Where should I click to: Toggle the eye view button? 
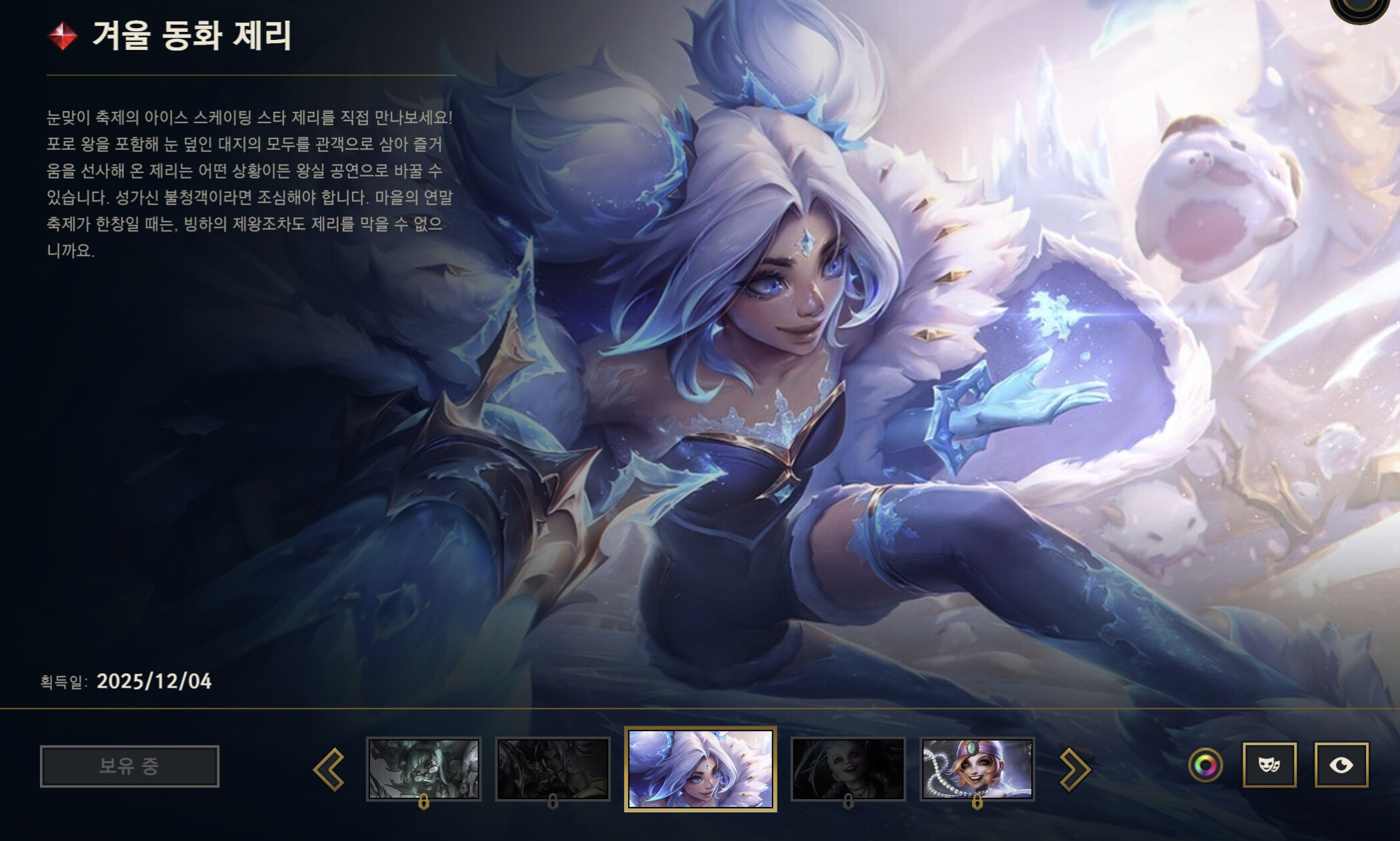[x=1341, y=765]
